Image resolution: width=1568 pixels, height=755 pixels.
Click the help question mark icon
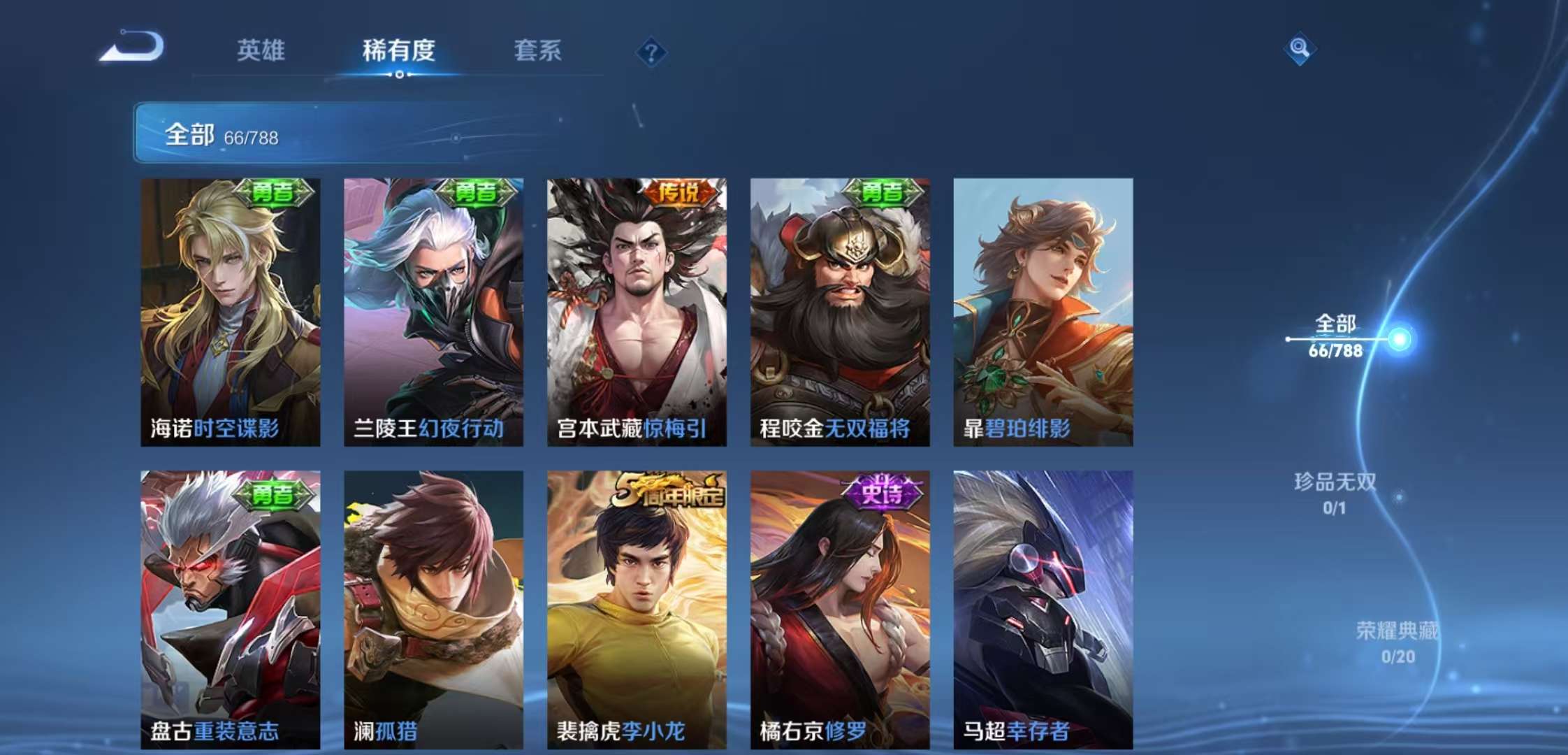coord(651,50)
